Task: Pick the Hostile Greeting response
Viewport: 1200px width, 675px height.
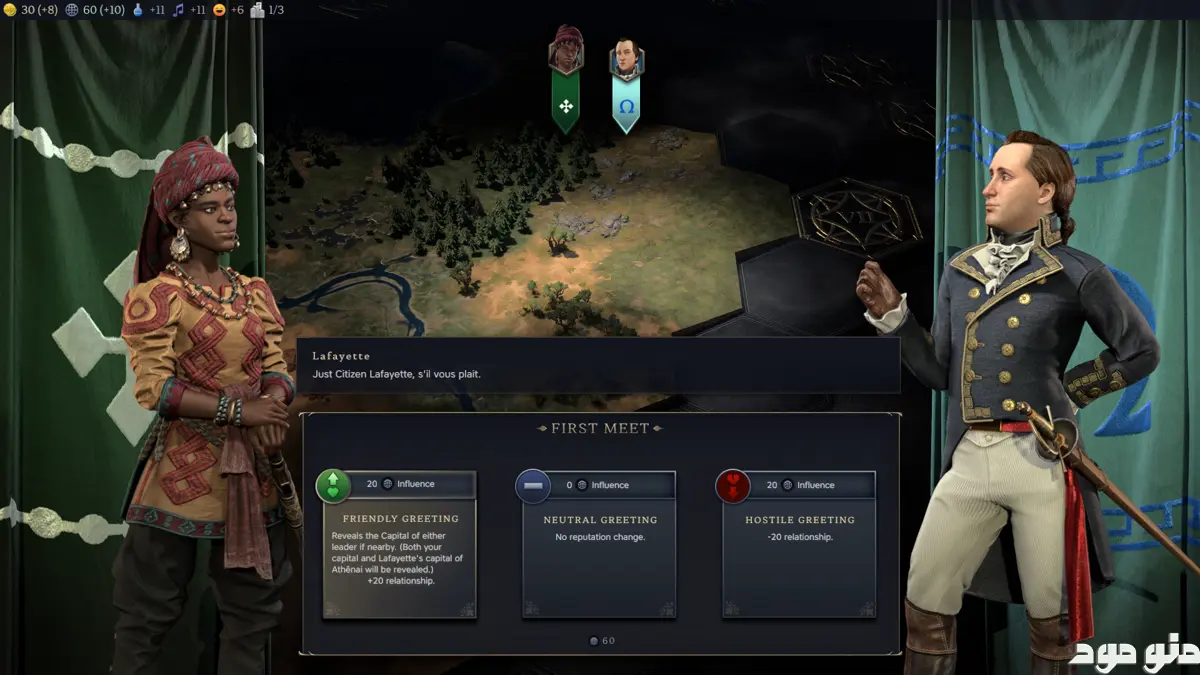Action: click(x=799, y=545)
